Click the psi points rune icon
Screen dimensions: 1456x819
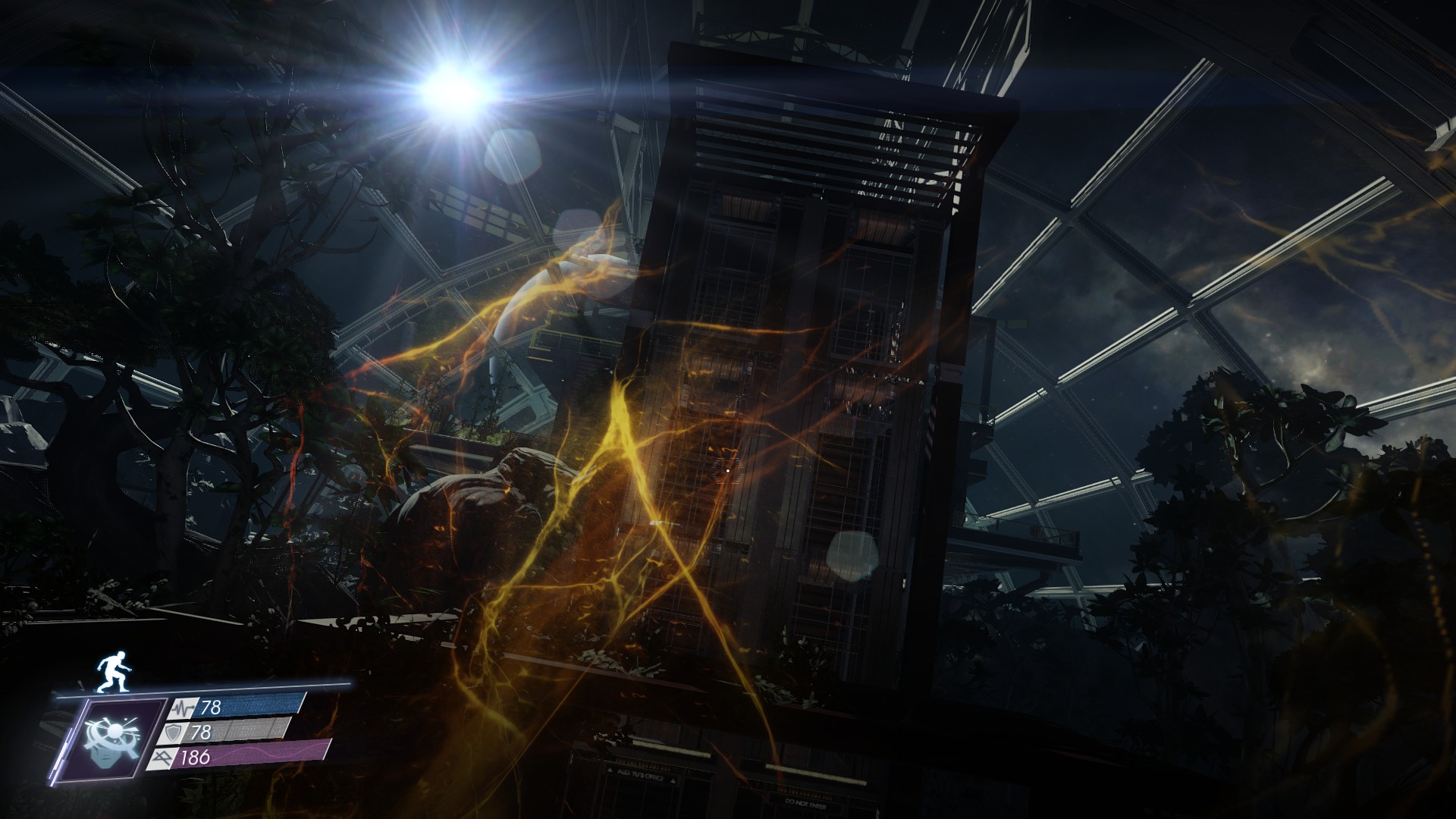(163, 758)
